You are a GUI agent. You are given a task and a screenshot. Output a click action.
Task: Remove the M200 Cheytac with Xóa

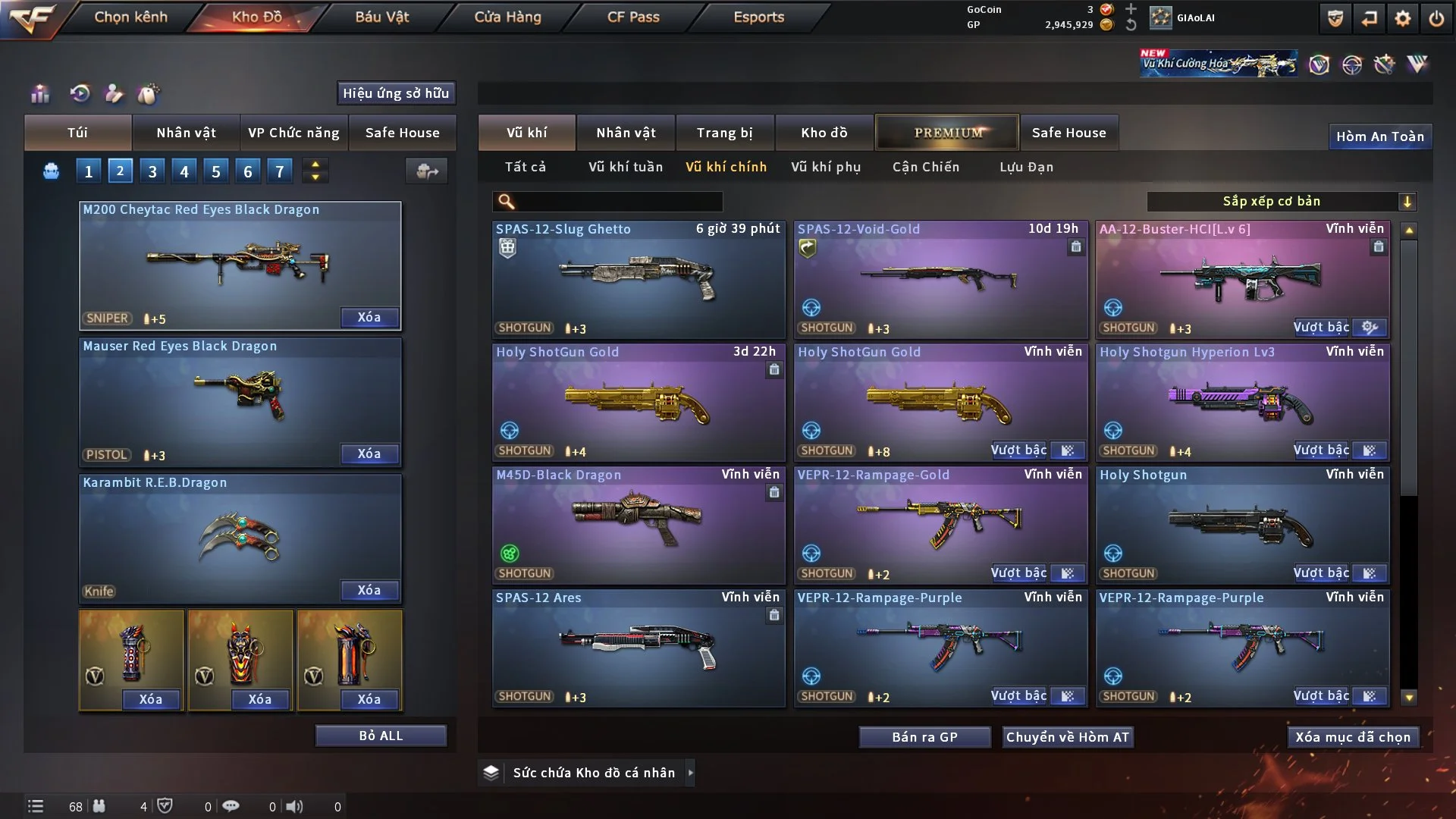(369, 317)
